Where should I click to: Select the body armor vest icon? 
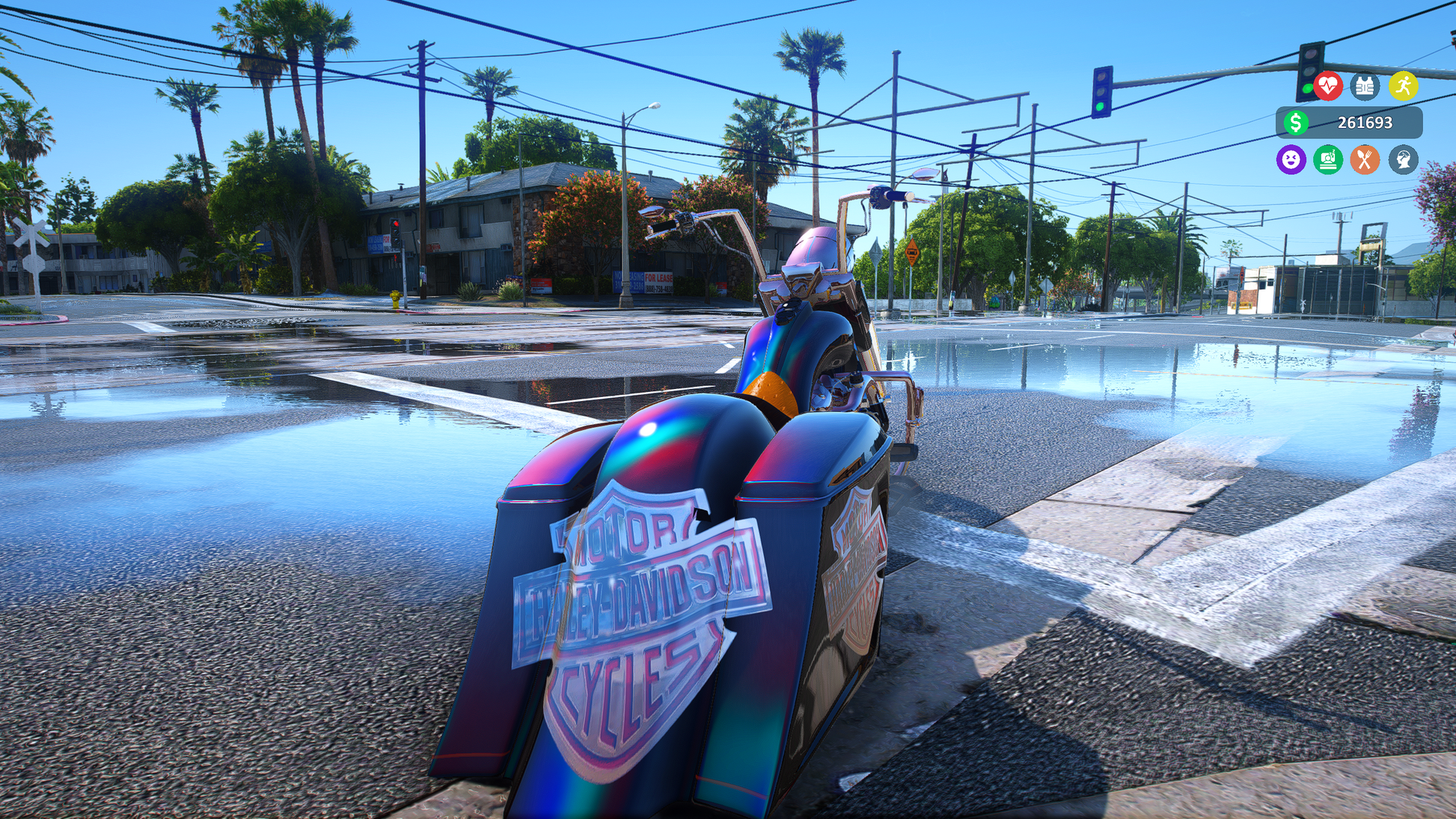[1365, 86]
